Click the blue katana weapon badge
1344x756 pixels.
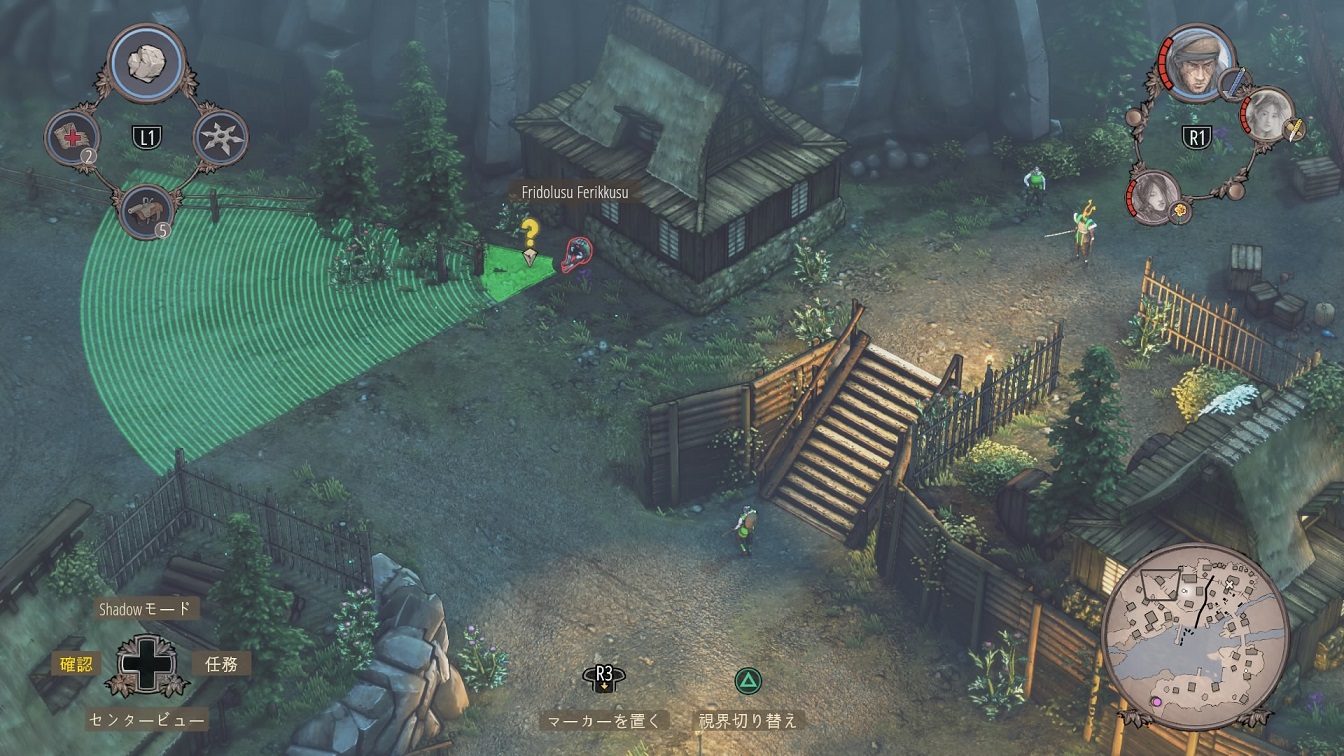tap(1233, 84)
